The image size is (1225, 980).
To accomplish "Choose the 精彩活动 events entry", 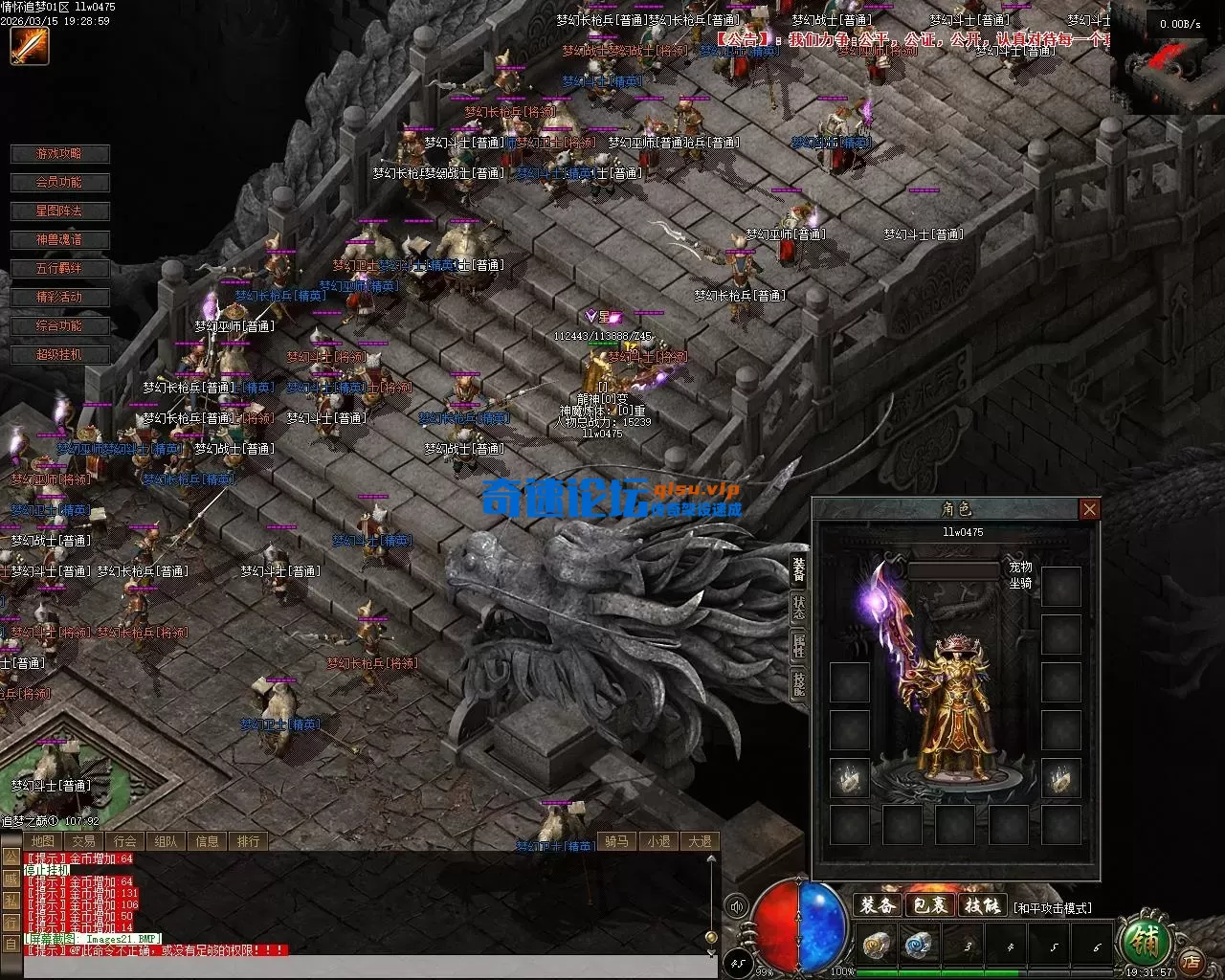I will tap(59, 298).
